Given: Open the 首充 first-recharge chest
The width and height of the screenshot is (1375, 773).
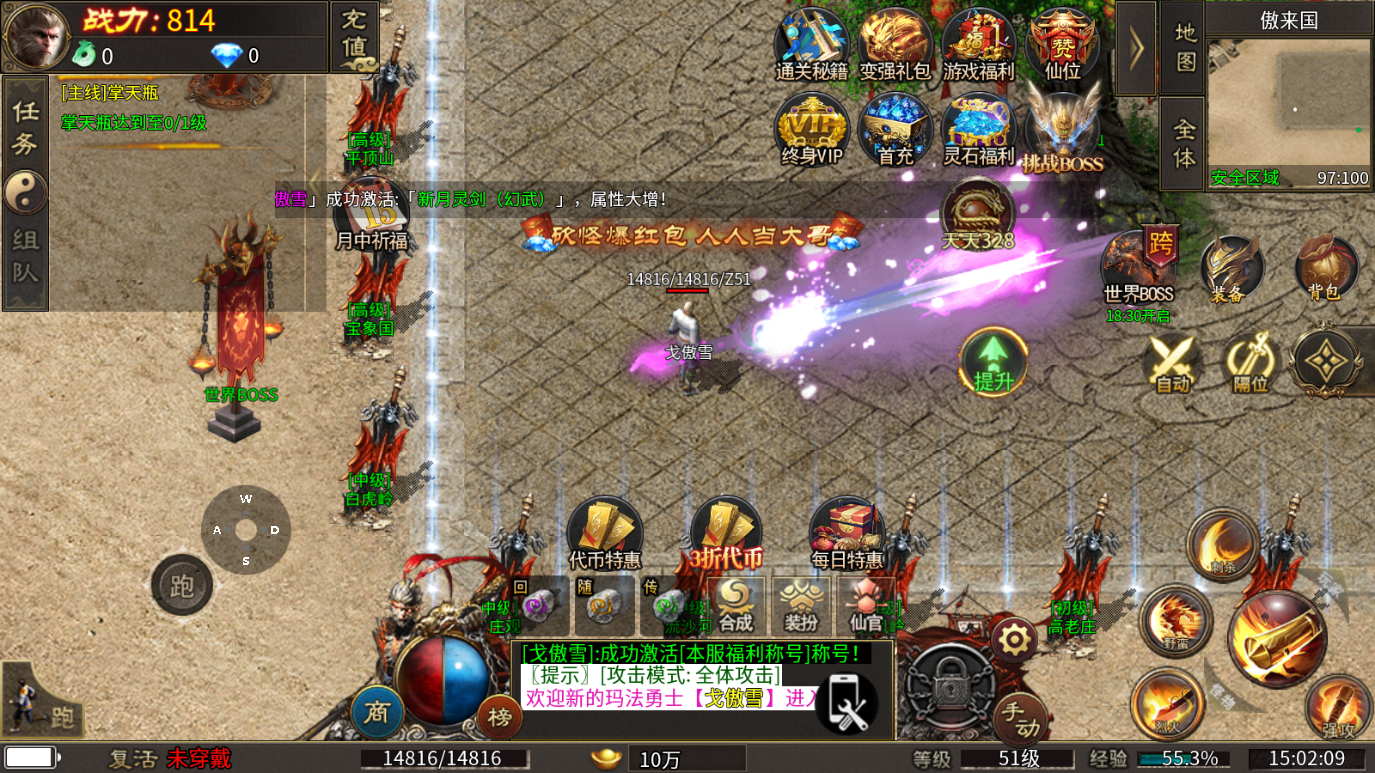Looking at the screenshot, I should coord(895,129).
